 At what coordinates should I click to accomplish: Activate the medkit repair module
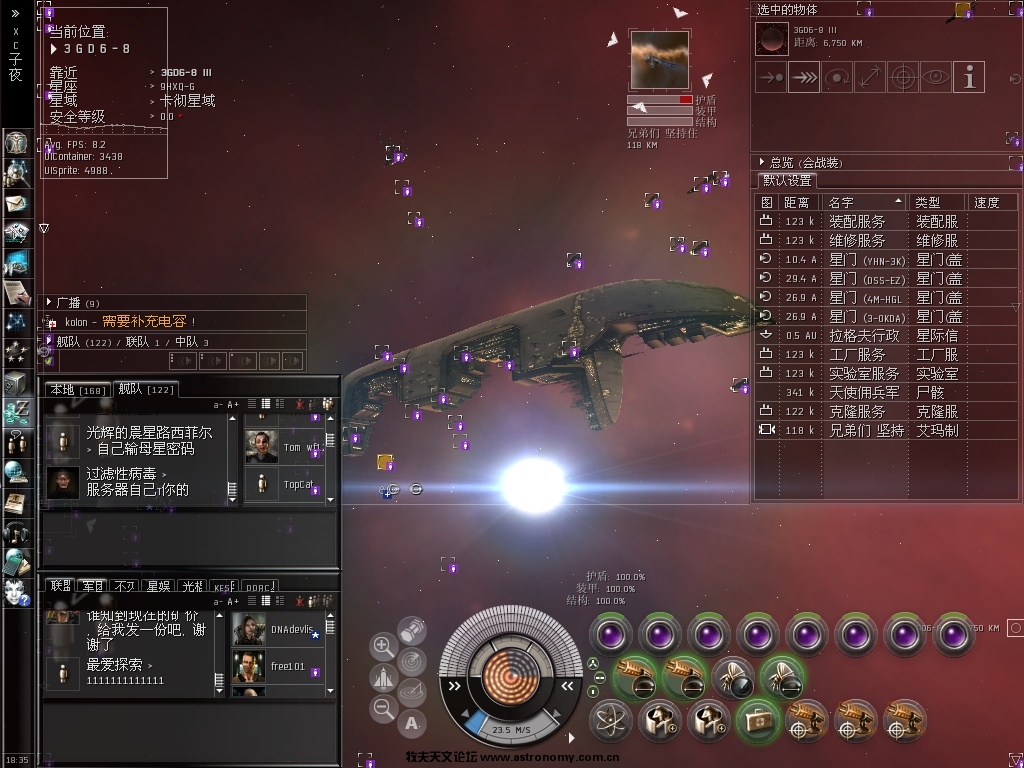click(x=757, y=719)
